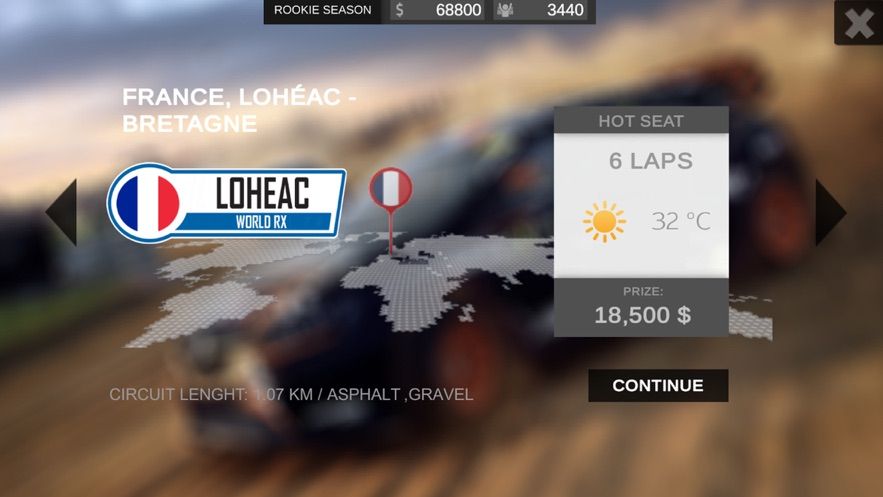
Task: Select the Loheac World RX badge
Action: click(227, 203)
